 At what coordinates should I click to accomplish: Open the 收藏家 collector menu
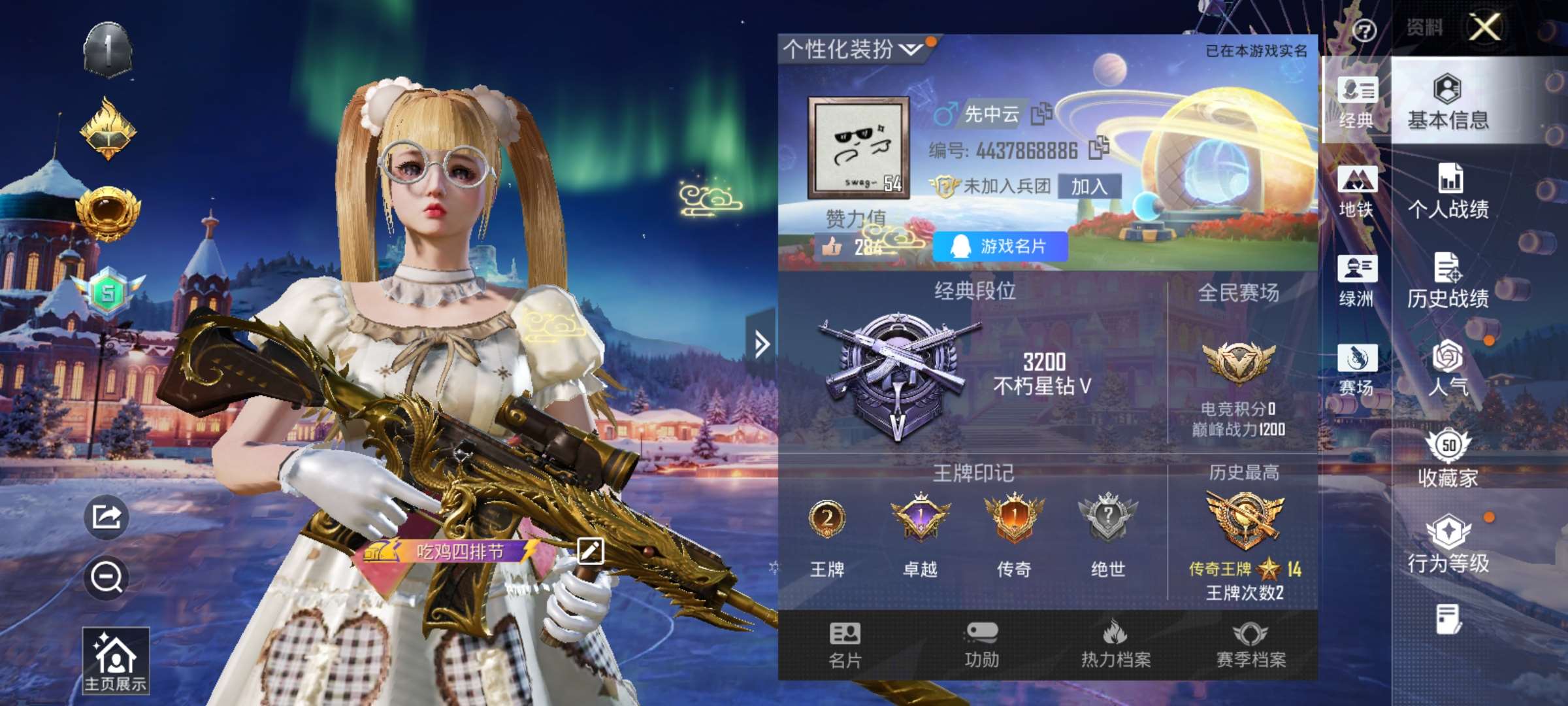(x=1448, y=459)
